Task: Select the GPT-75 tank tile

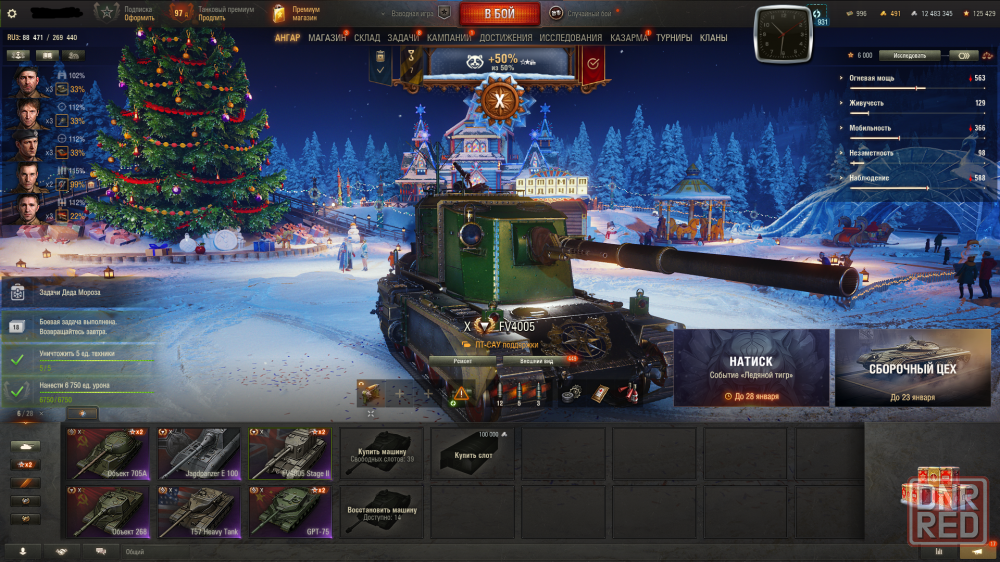Action: pos(290,511)
